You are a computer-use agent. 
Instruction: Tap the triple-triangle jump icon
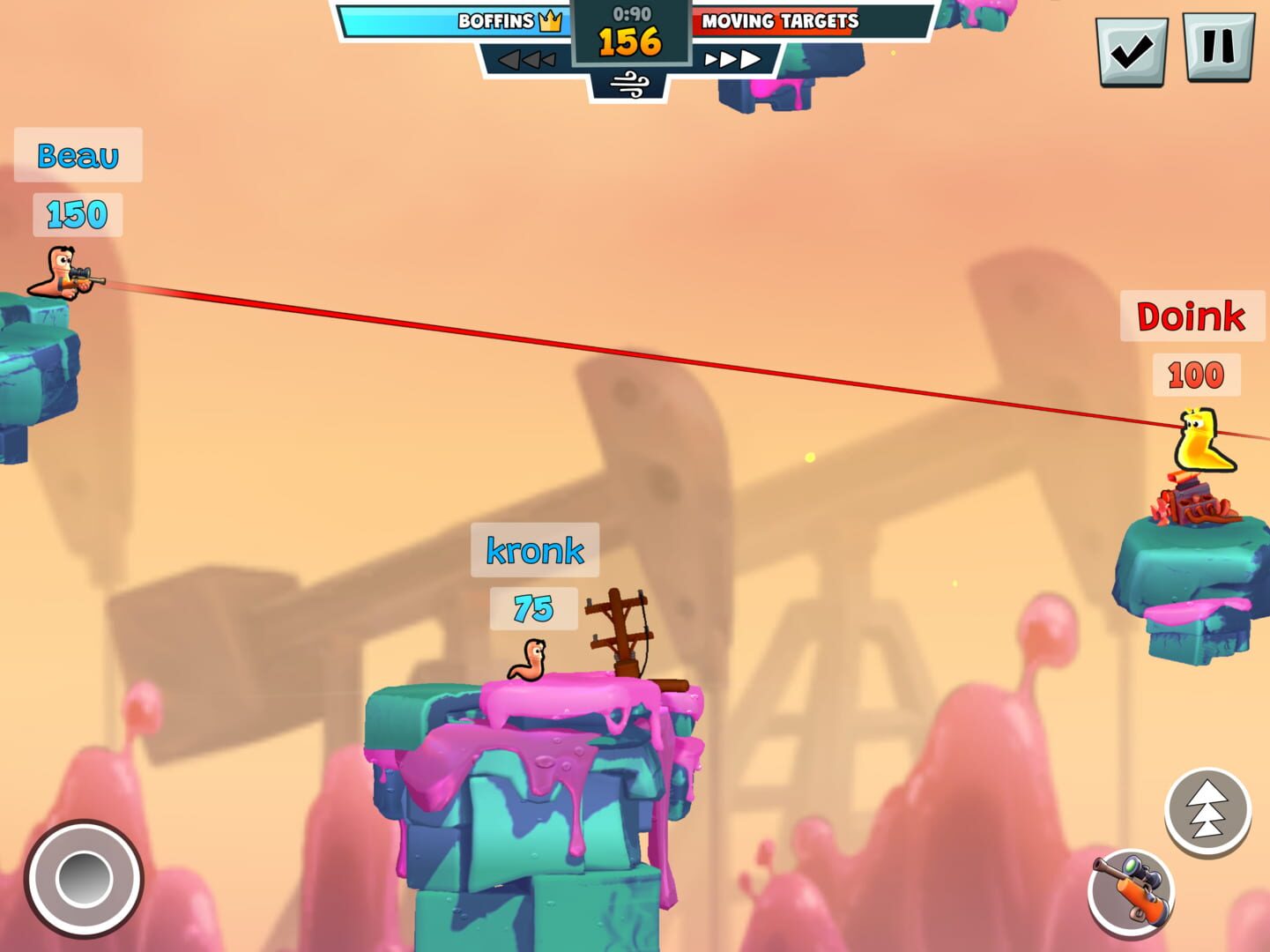pos(1209,807)
